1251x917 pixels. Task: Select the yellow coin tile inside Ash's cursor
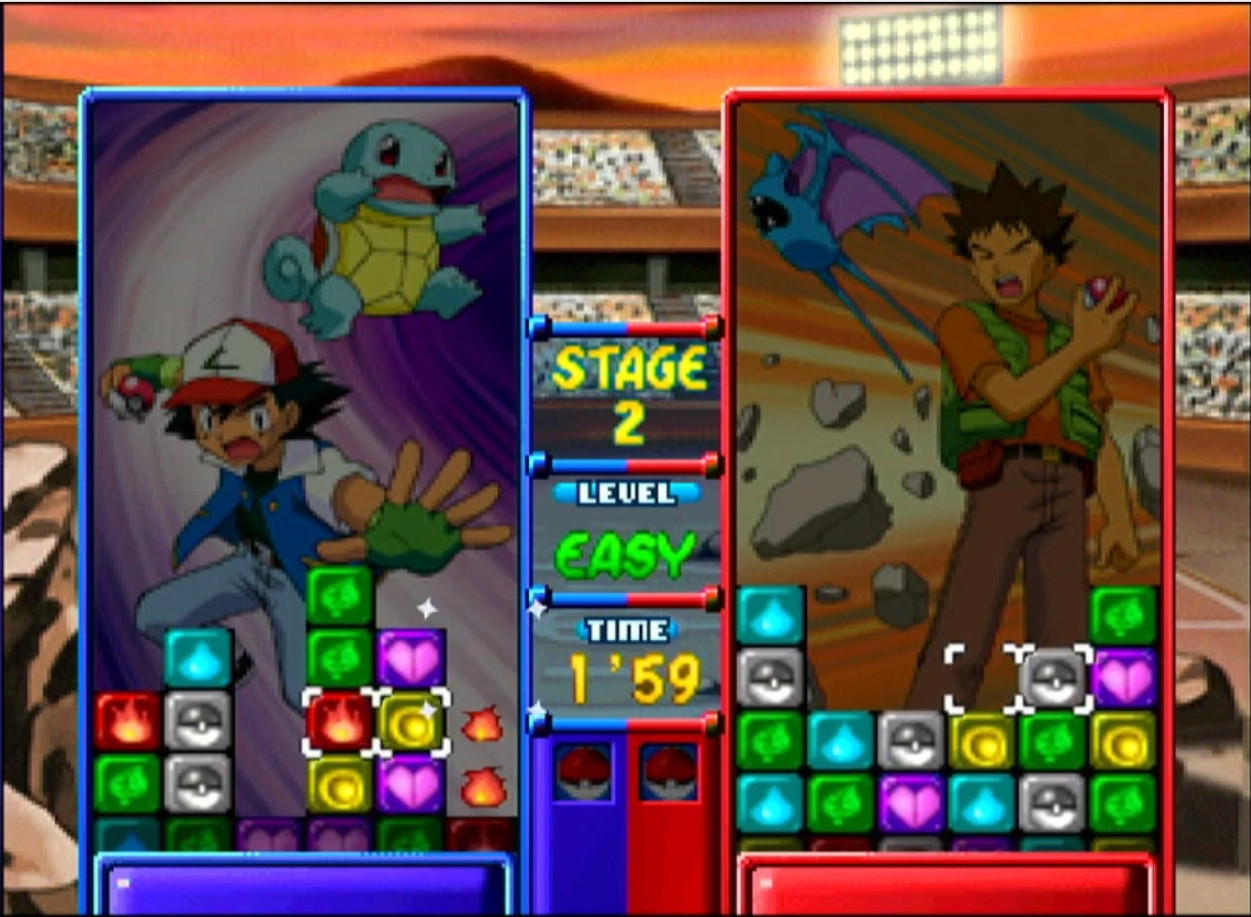(x=411, y=722)
